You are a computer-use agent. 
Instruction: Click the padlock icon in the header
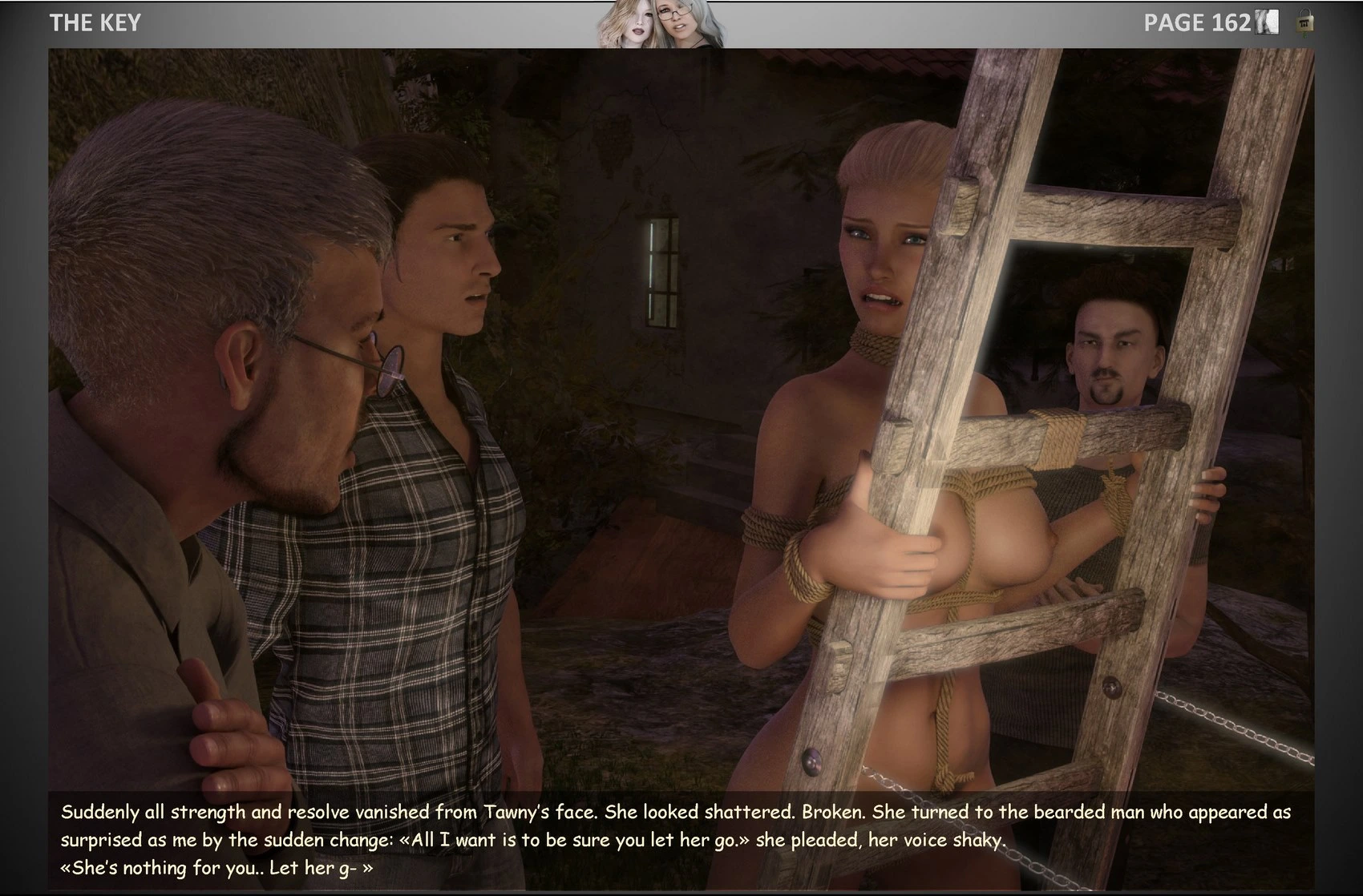point(1304,22)
